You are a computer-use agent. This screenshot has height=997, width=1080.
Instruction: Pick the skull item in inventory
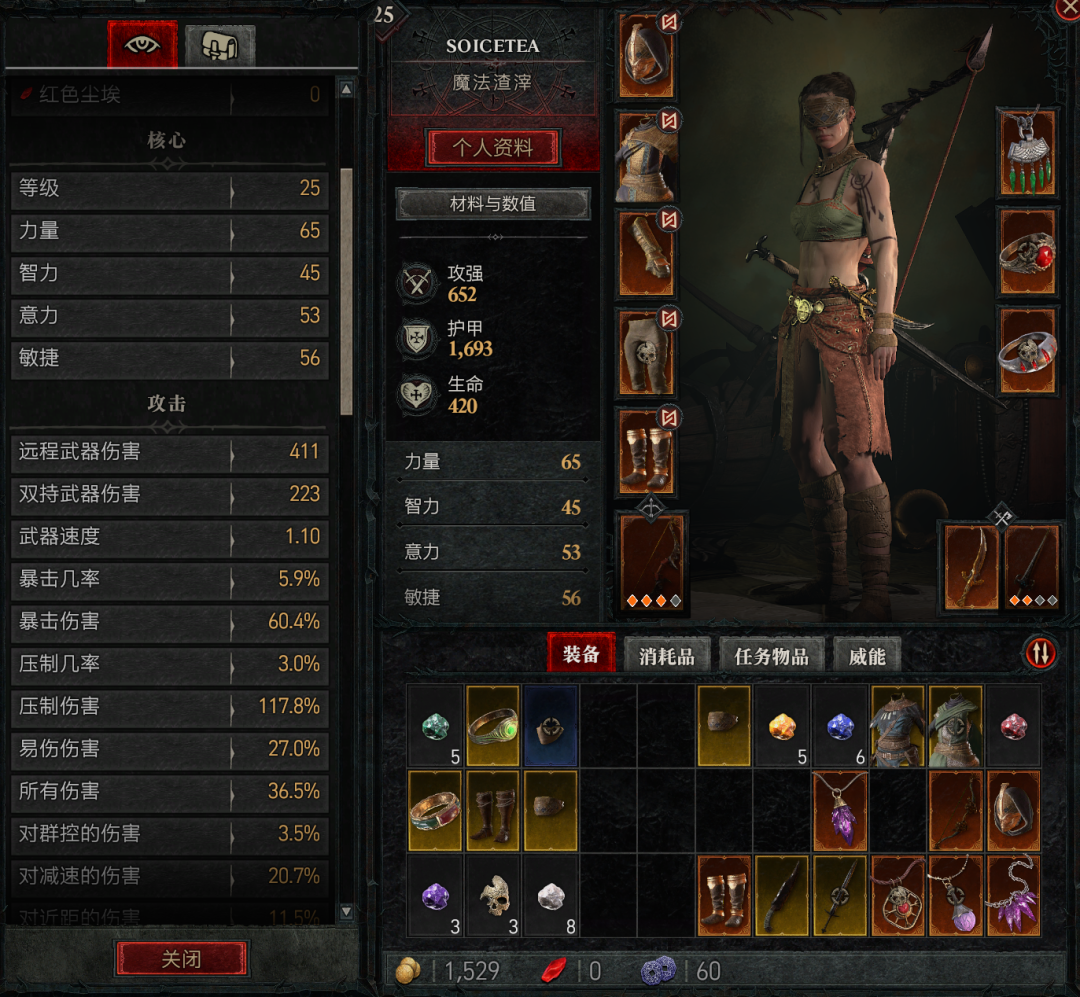(493, 895)
